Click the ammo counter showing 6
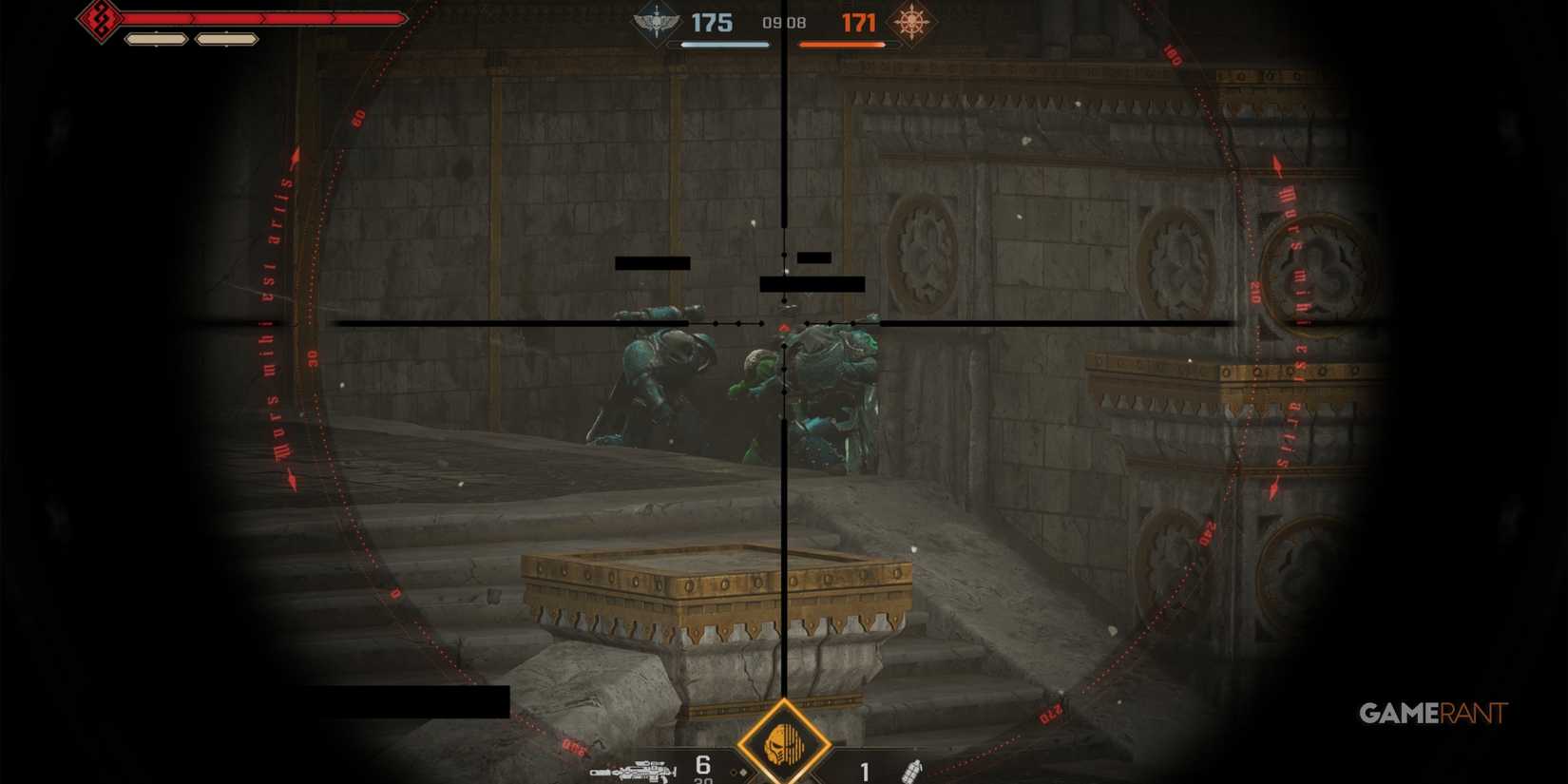1568x784 pixels. [701, 766]
